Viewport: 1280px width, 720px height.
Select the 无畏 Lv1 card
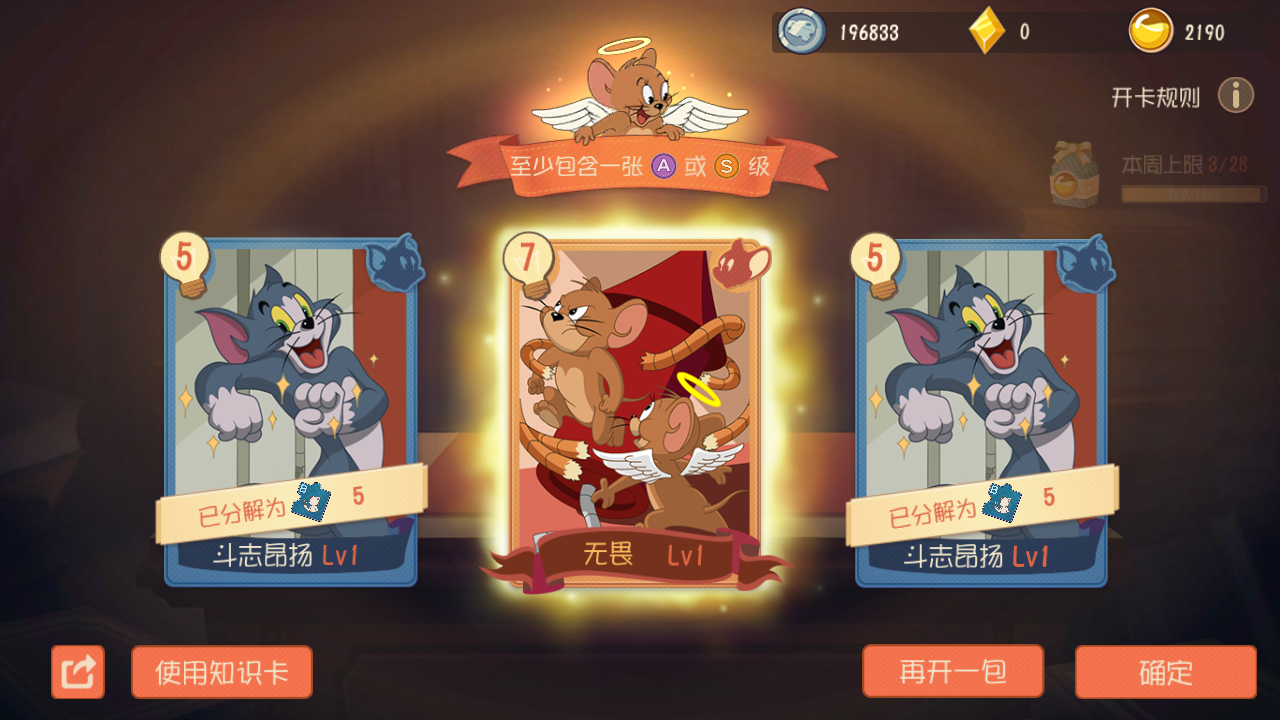(640, 410)
